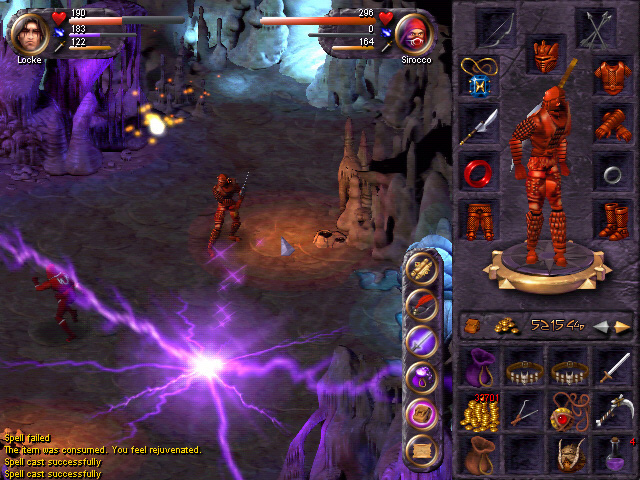Go to previous inventory page with silver arrow
This screenshot has height=480, width=640.
[x=601, y=327]
